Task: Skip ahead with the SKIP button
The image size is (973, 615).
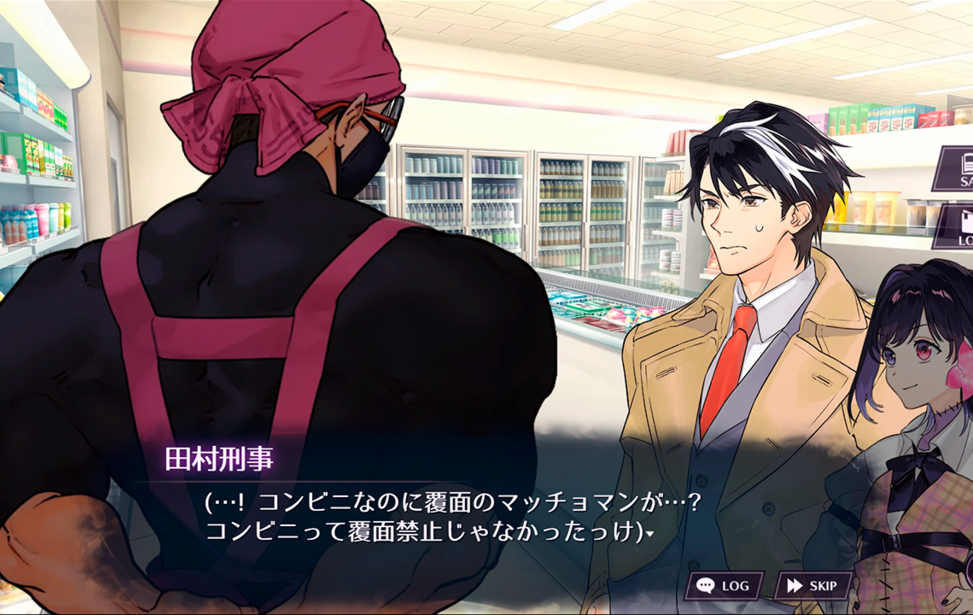Action: [814, 585]
